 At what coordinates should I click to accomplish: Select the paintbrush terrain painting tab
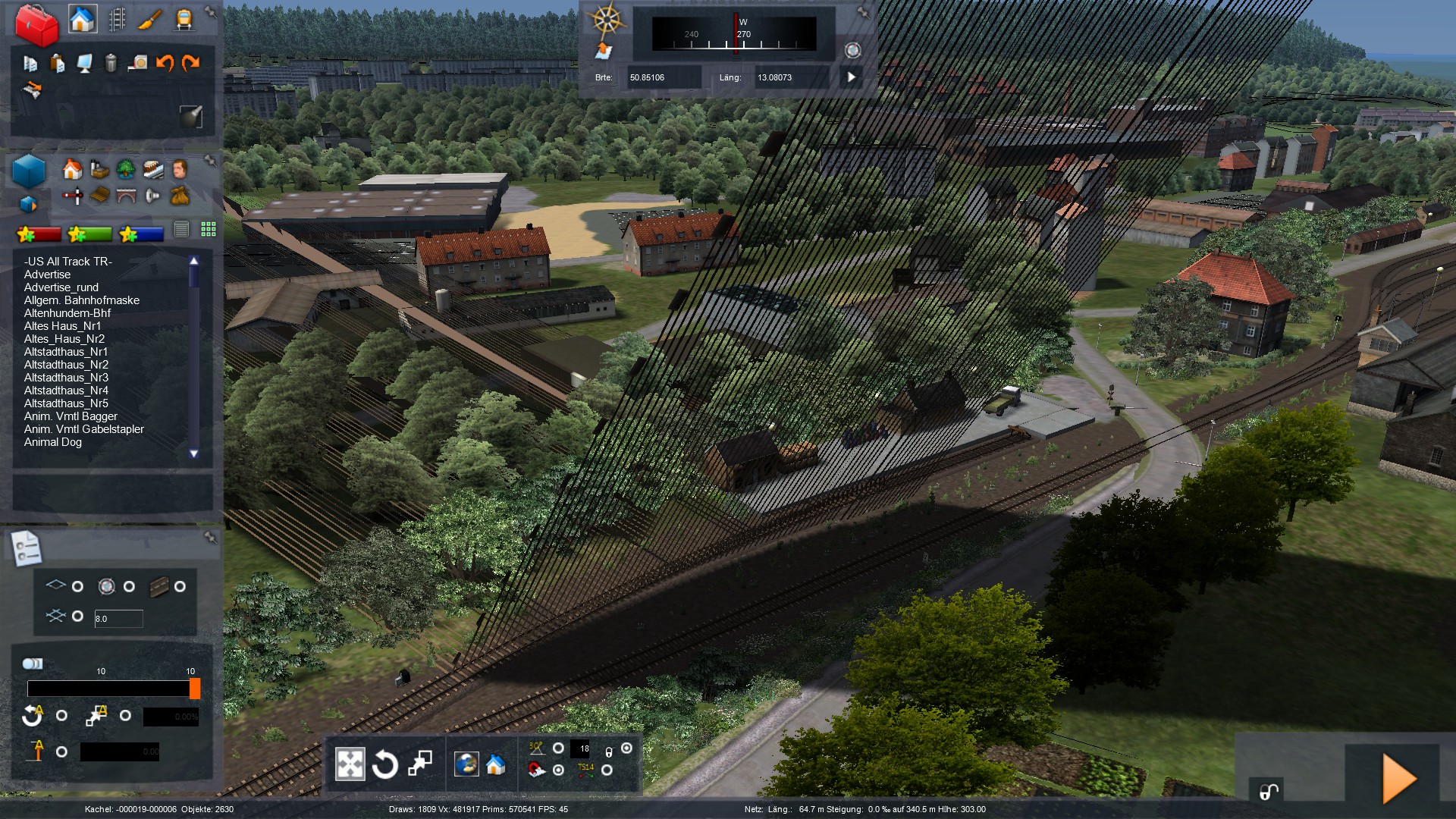pos(150,20)
